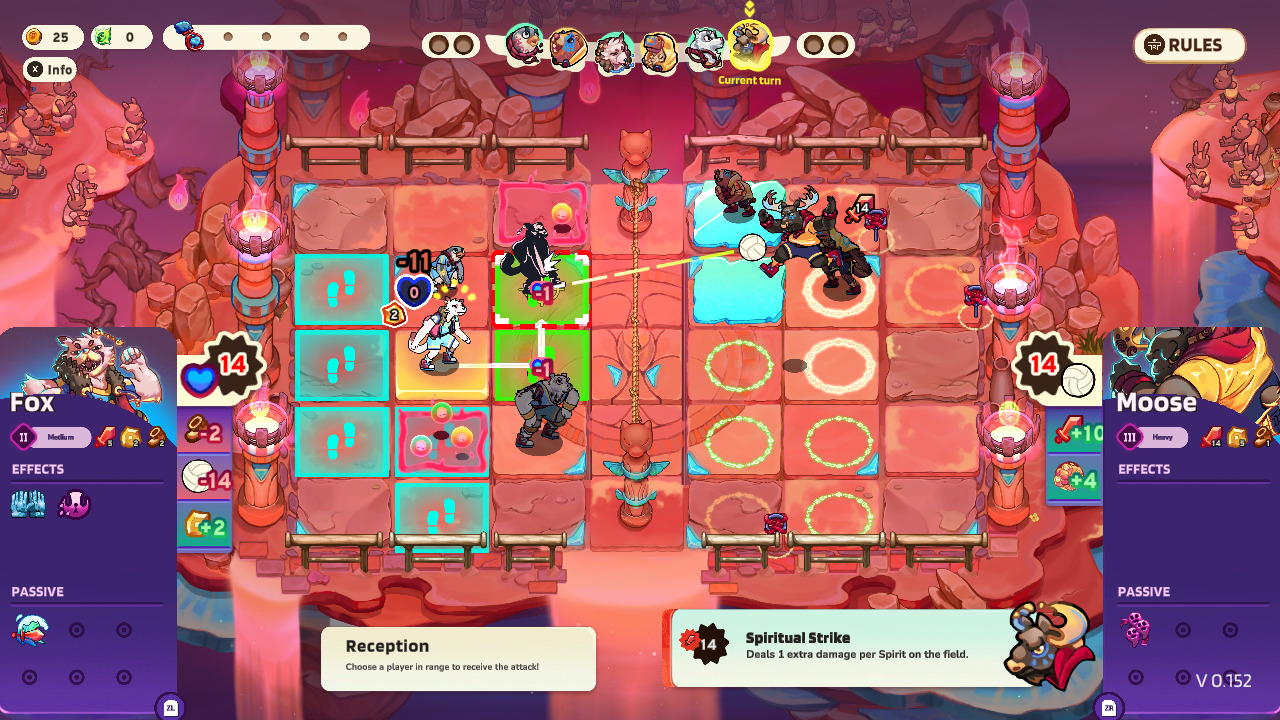This screenshot has height=720, width=1280.
Task: Click the green gem counter showing 0
Action: tap(120, 37)
